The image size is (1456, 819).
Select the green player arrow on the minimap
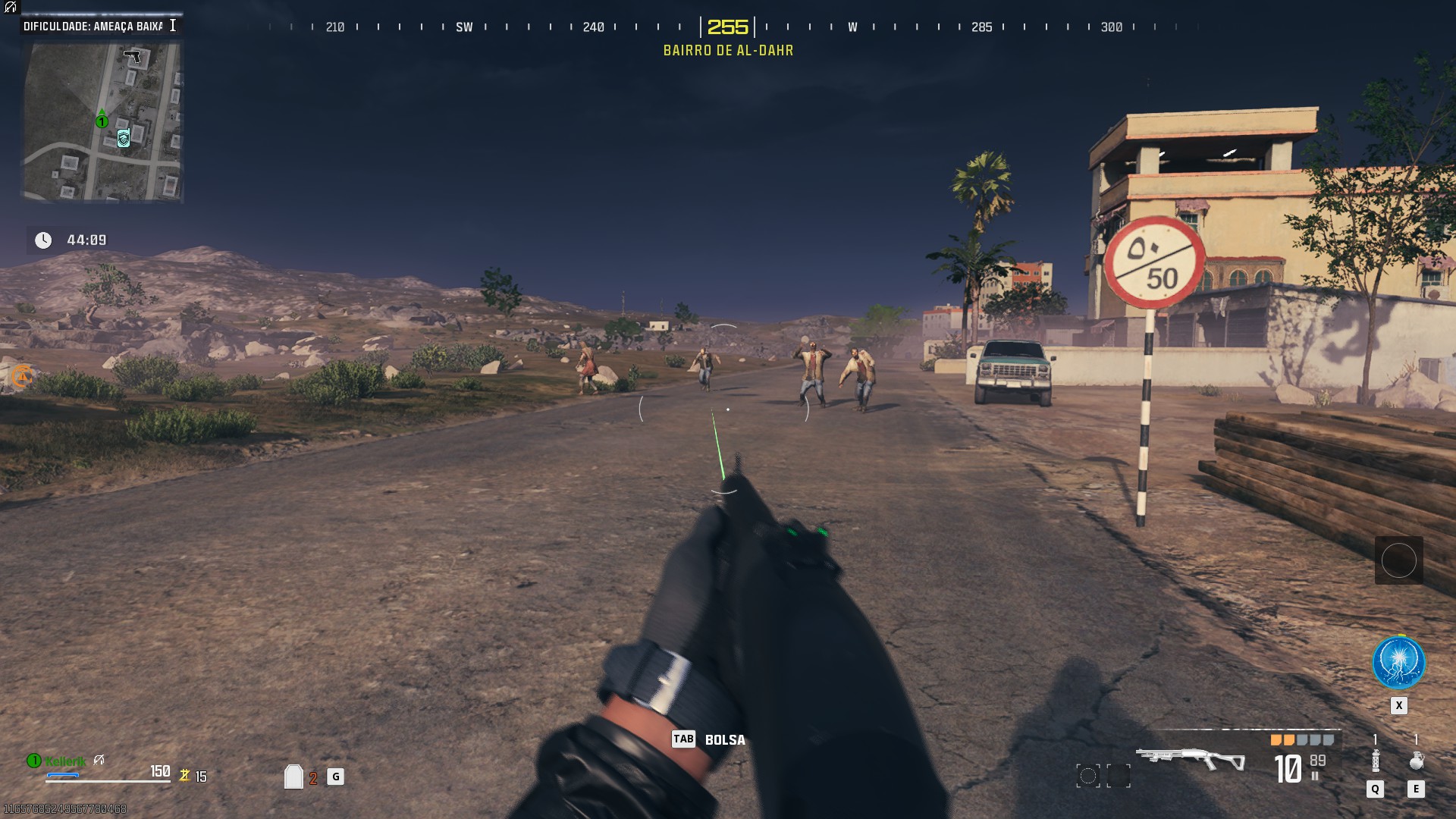point(102,119)
